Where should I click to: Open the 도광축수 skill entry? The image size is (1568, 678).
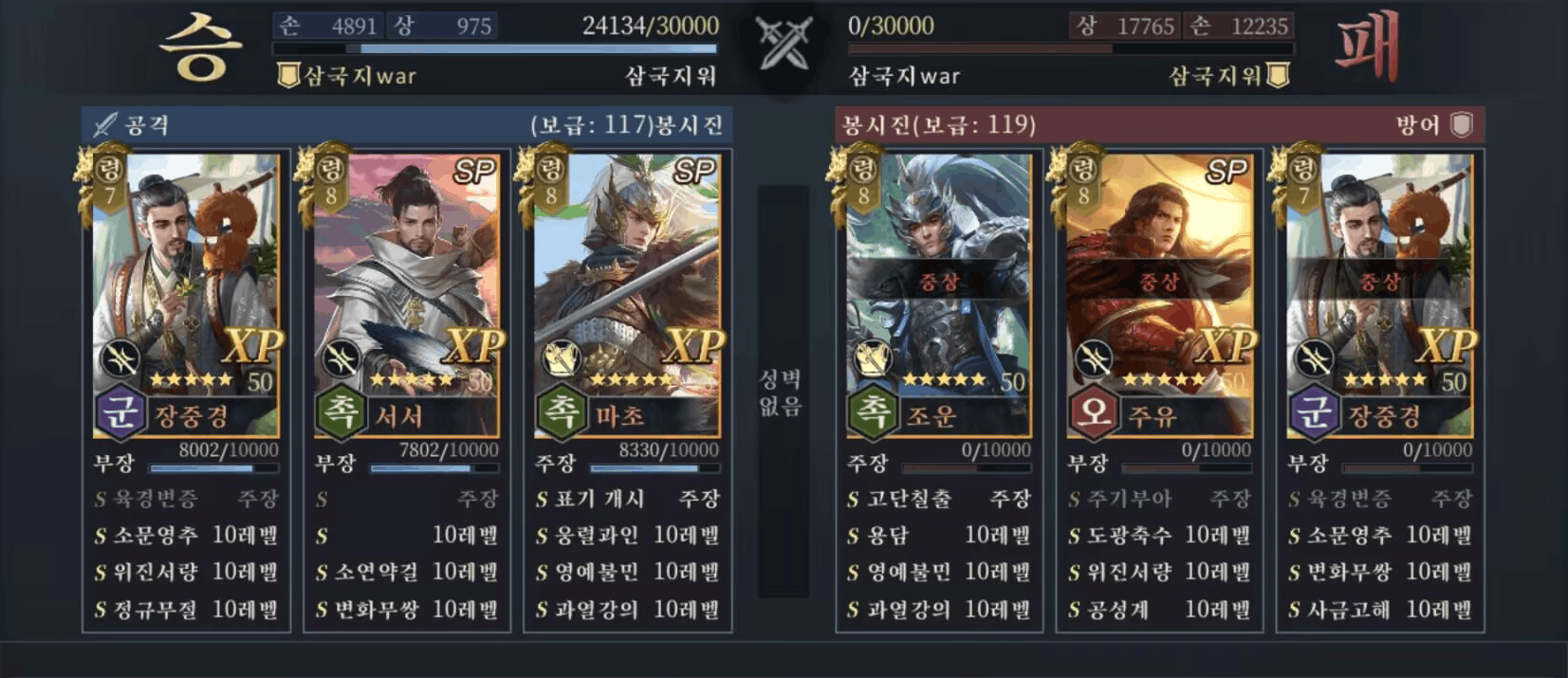pyautogui.click(x=1158, y=536)
